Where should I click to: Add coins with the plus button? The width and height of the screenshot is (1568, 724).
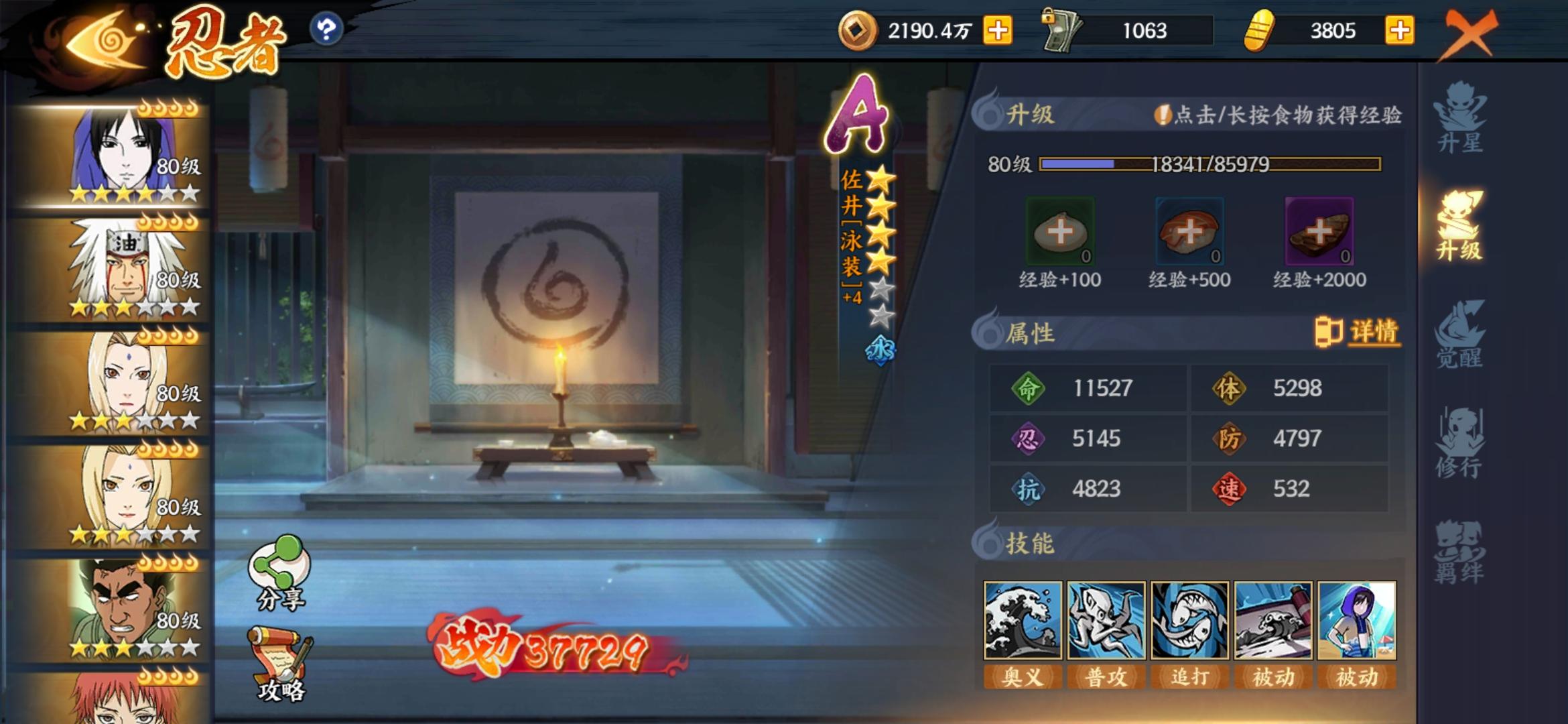[x=998, y=30]
